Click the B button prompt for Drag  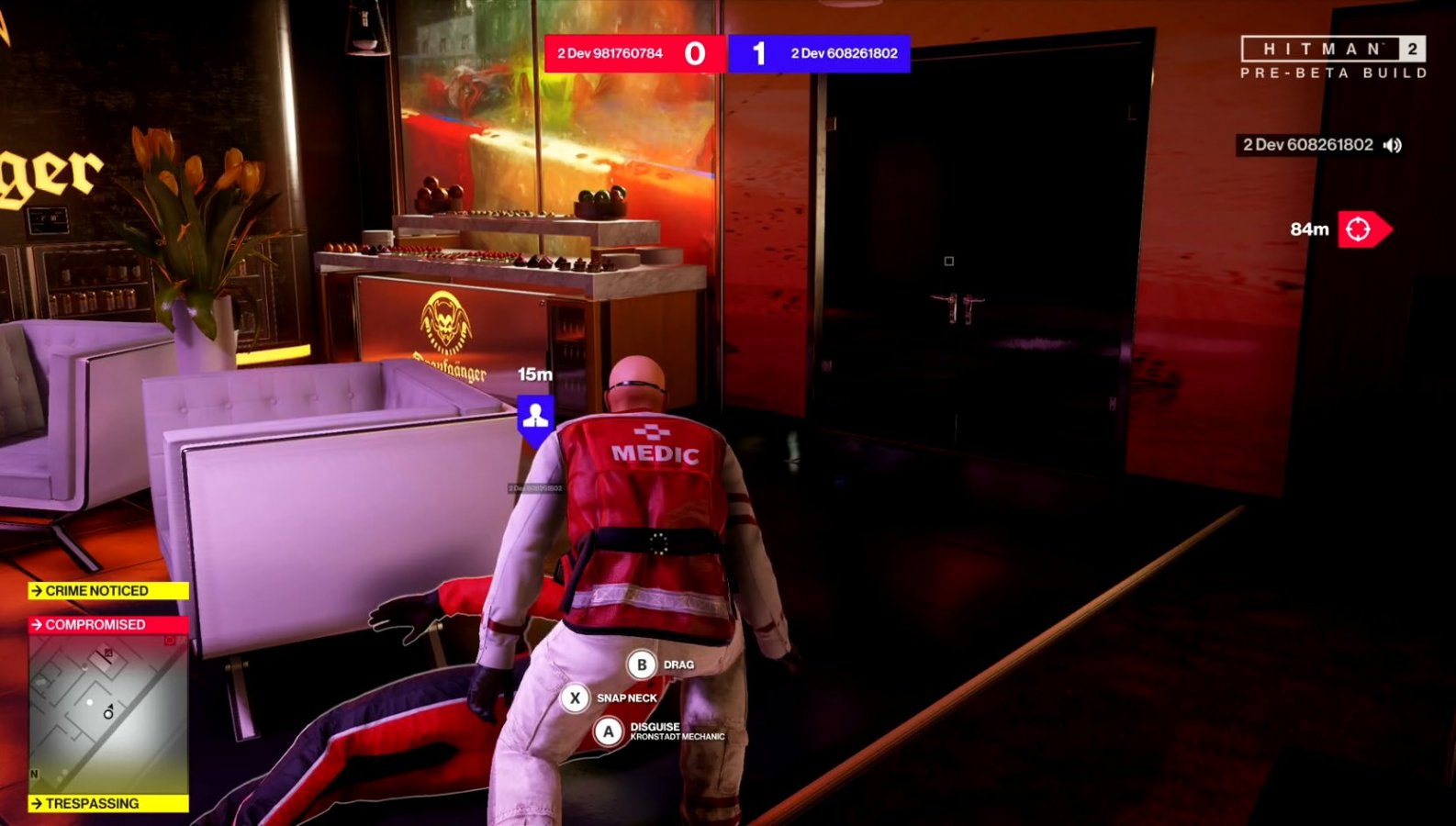click(x=640, y=664)
